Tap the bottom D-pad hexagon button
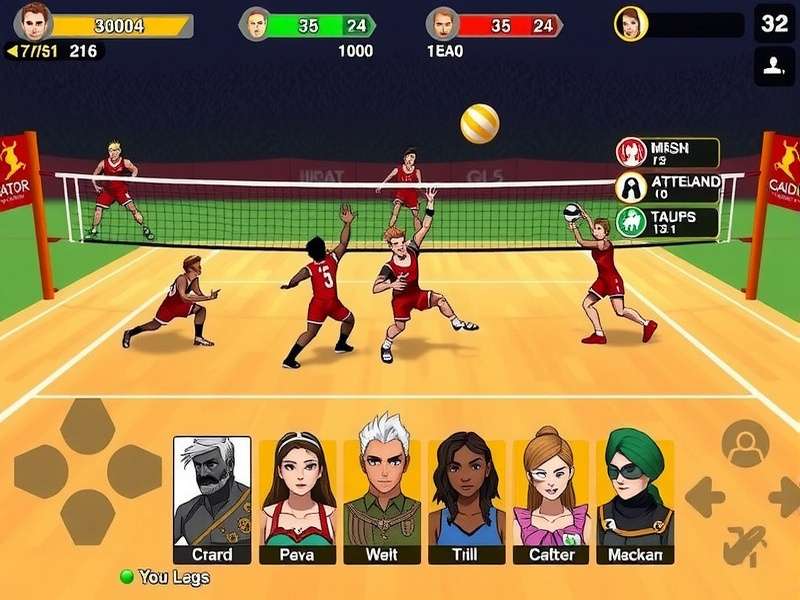Viewport: 800px width, 600px height. tap(87, 517)
